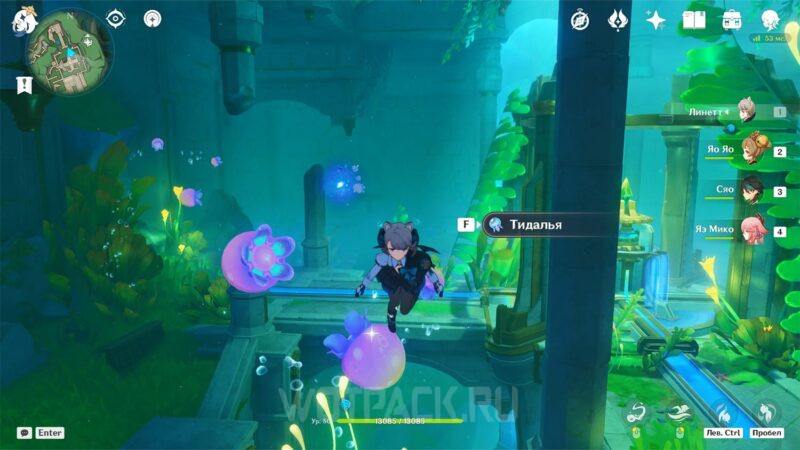The image size is (800, 450).
Task: Switch to party member Линетт
Action: pos(745,112)
